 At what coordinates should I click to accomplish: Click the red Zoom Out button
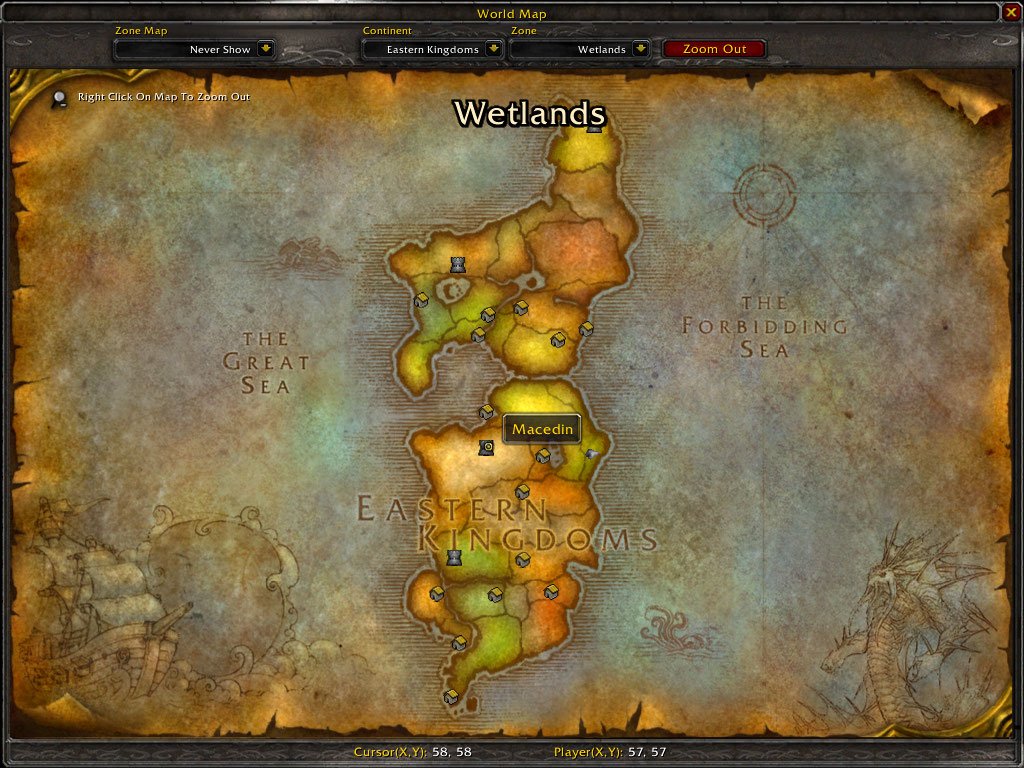coord(714,49)
